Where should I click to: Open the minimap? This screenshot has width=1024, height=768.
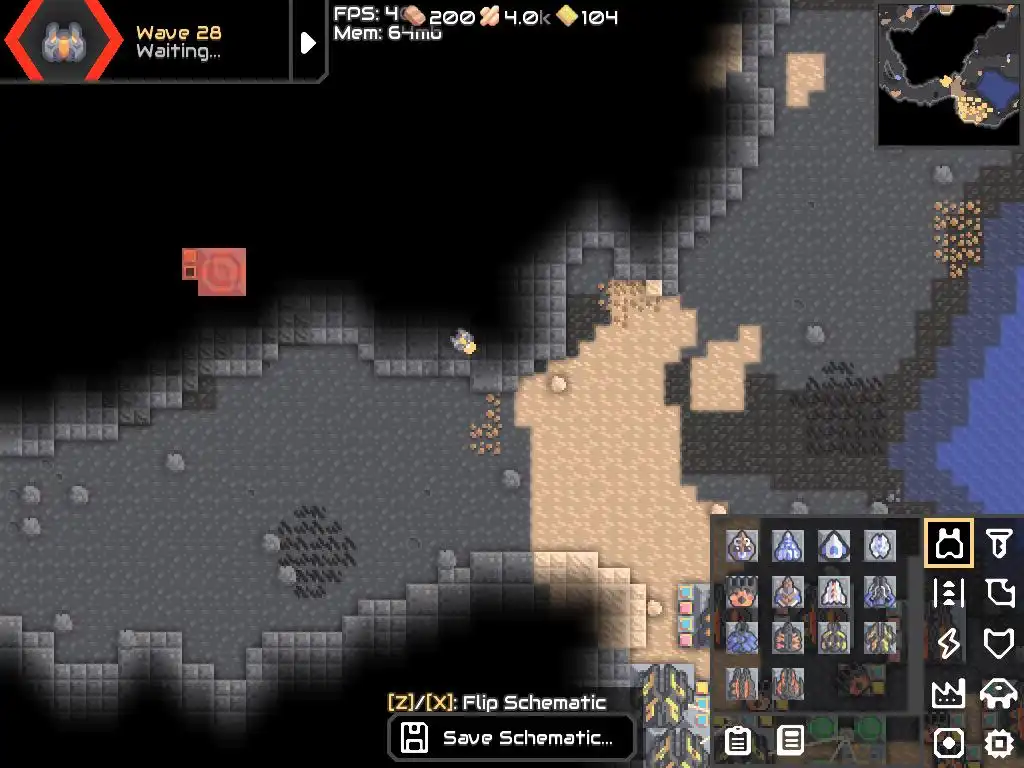pyautogui.click(x=949, y=74)
